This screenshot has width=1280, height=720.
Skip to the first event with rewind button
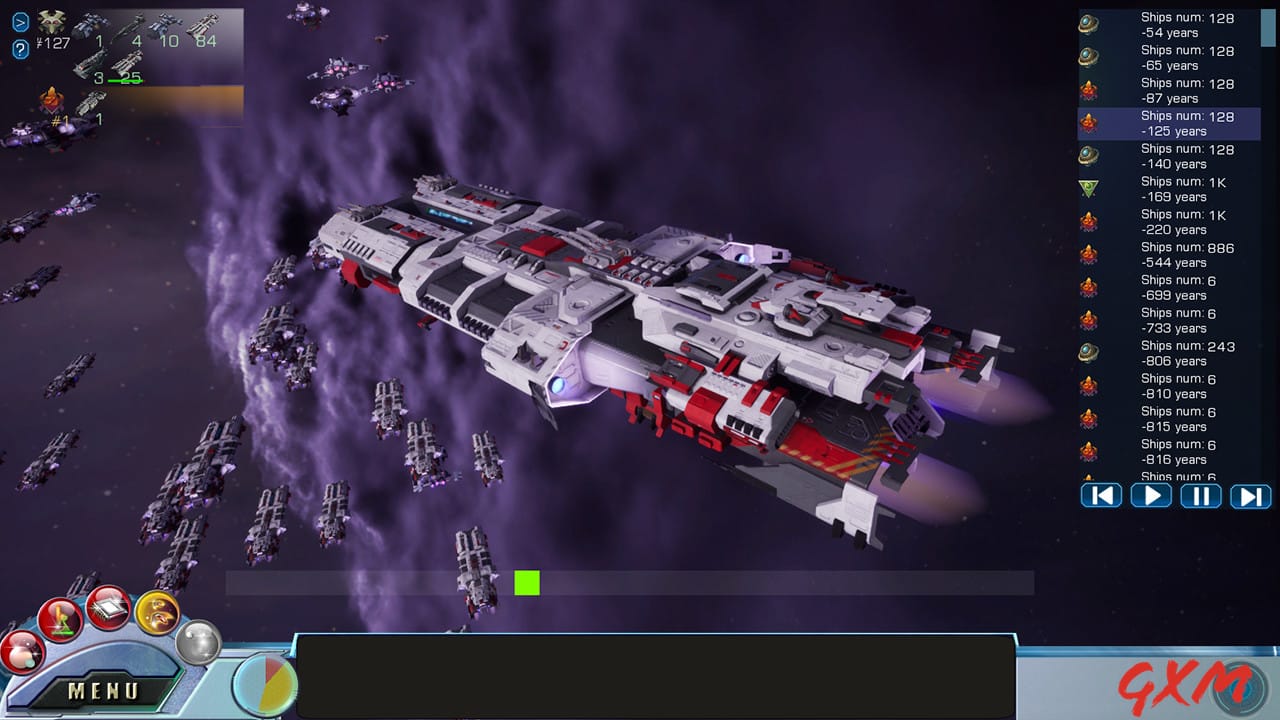point(1101,495)
